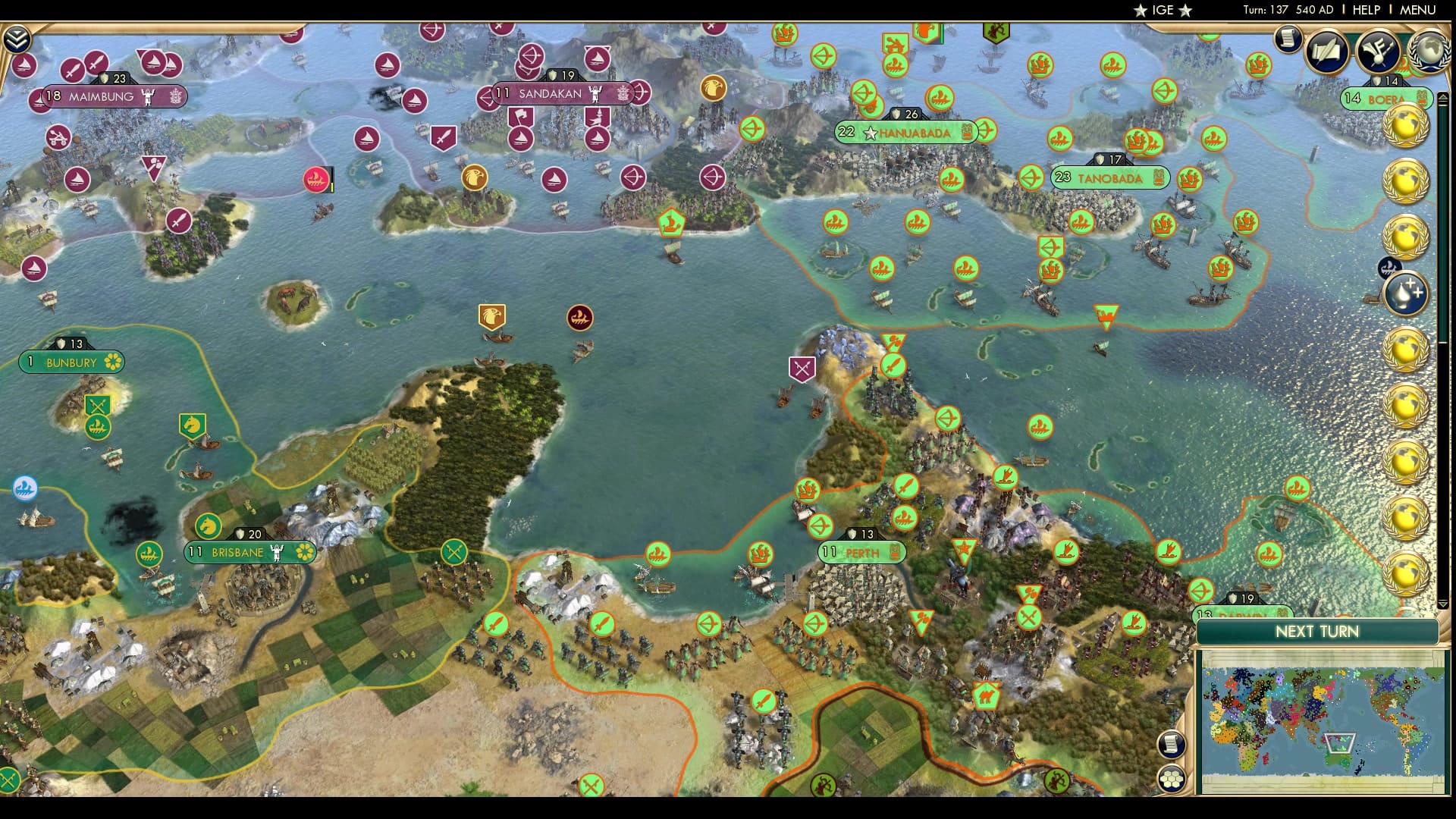Viewport: 1456px width, 819px height.
Task: Open the game log beside the minimap
Action: click(x=1172, y=744)
